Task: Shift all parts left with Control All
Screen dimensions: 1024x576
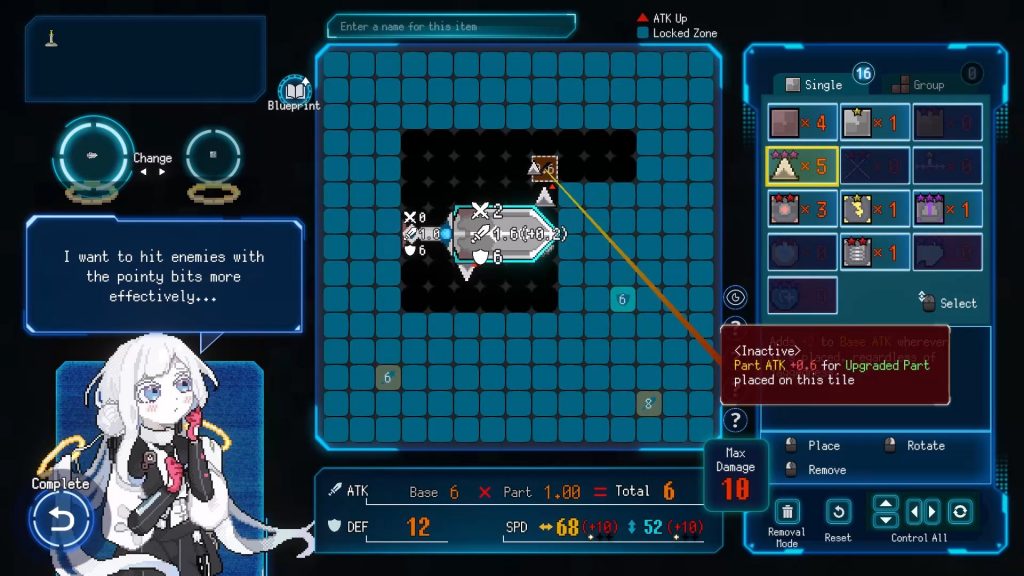Action: click(914, 512)
